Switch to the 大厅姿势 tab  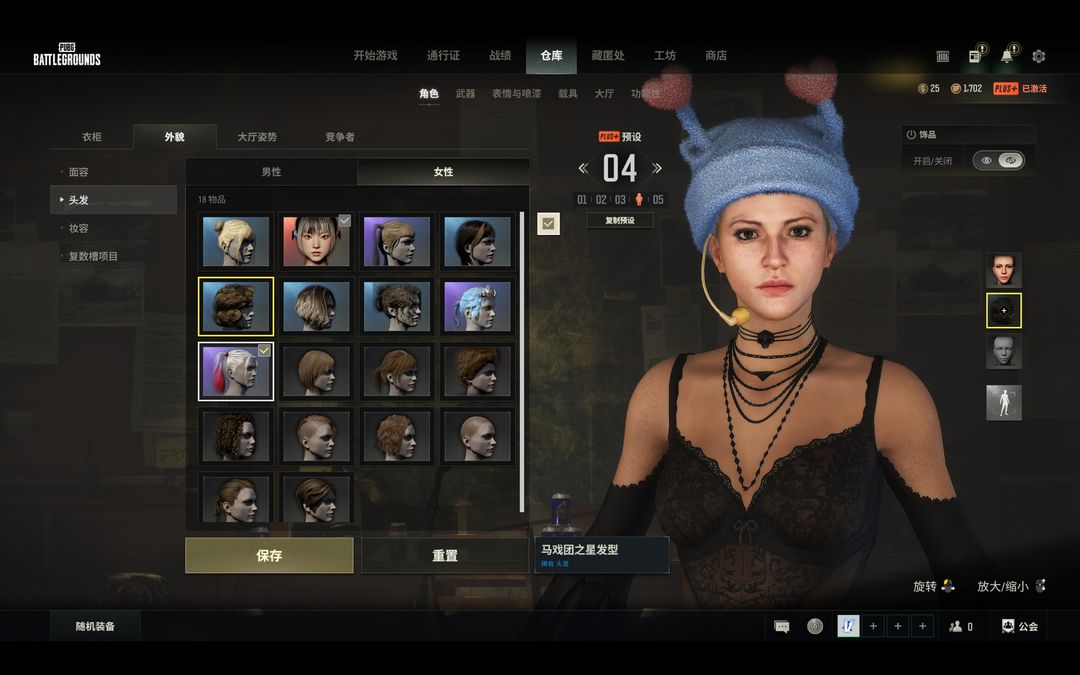(257, 137)
